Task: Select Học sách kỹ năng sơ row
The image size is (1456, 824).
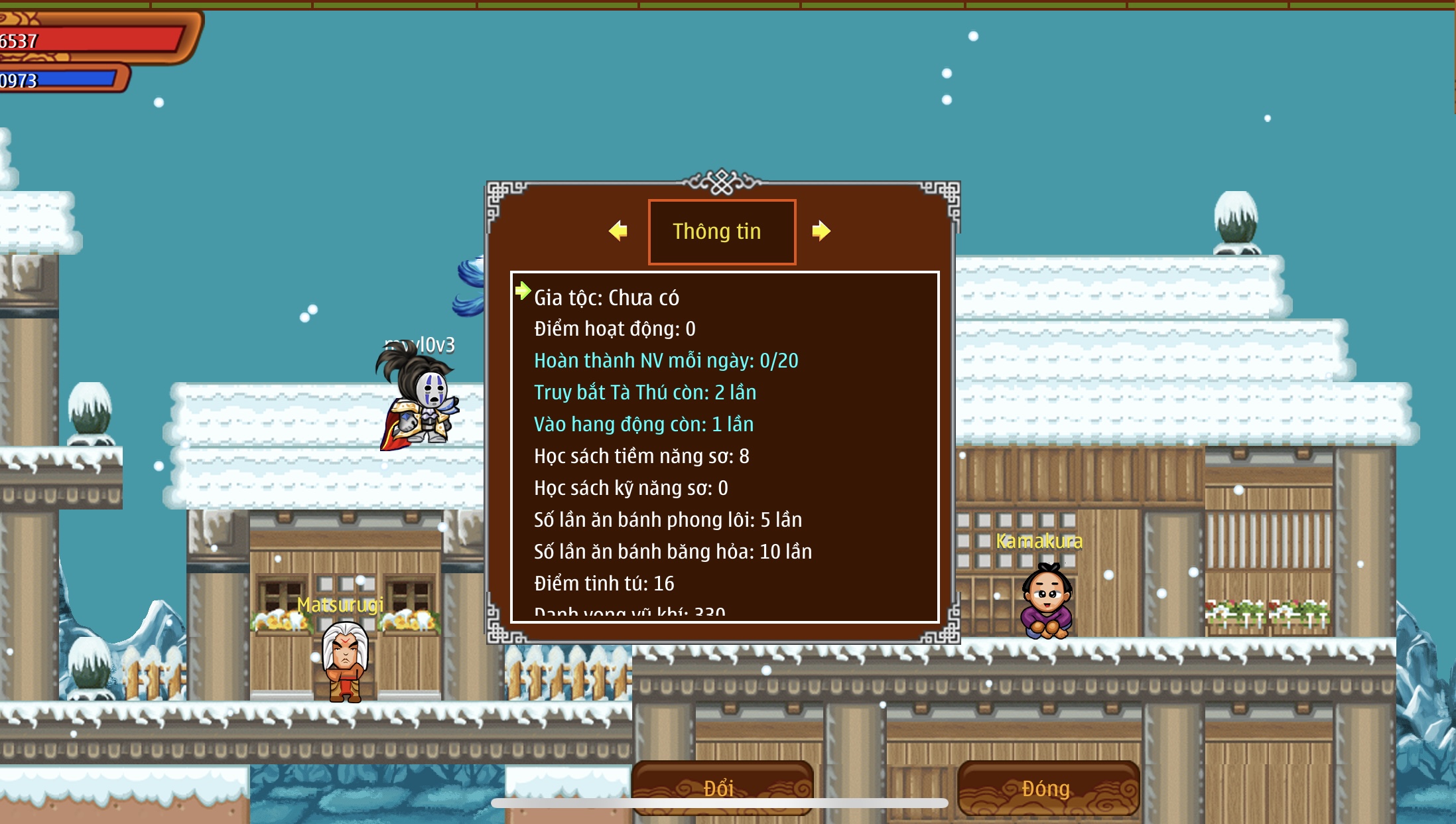Action: (x=631, y=488)
